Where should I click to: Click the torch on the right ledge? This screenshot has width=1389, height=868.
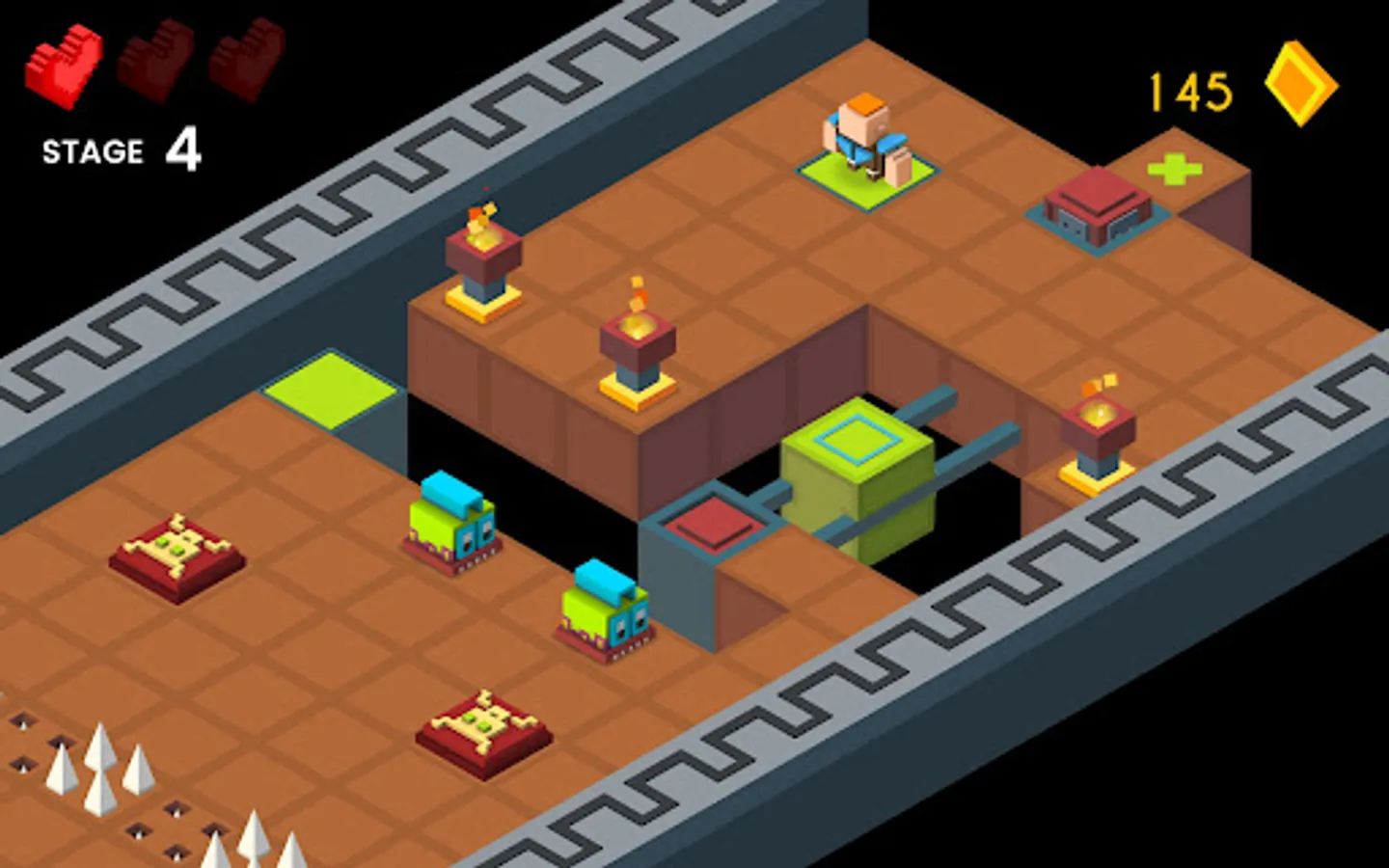[x=1100, y=424]
